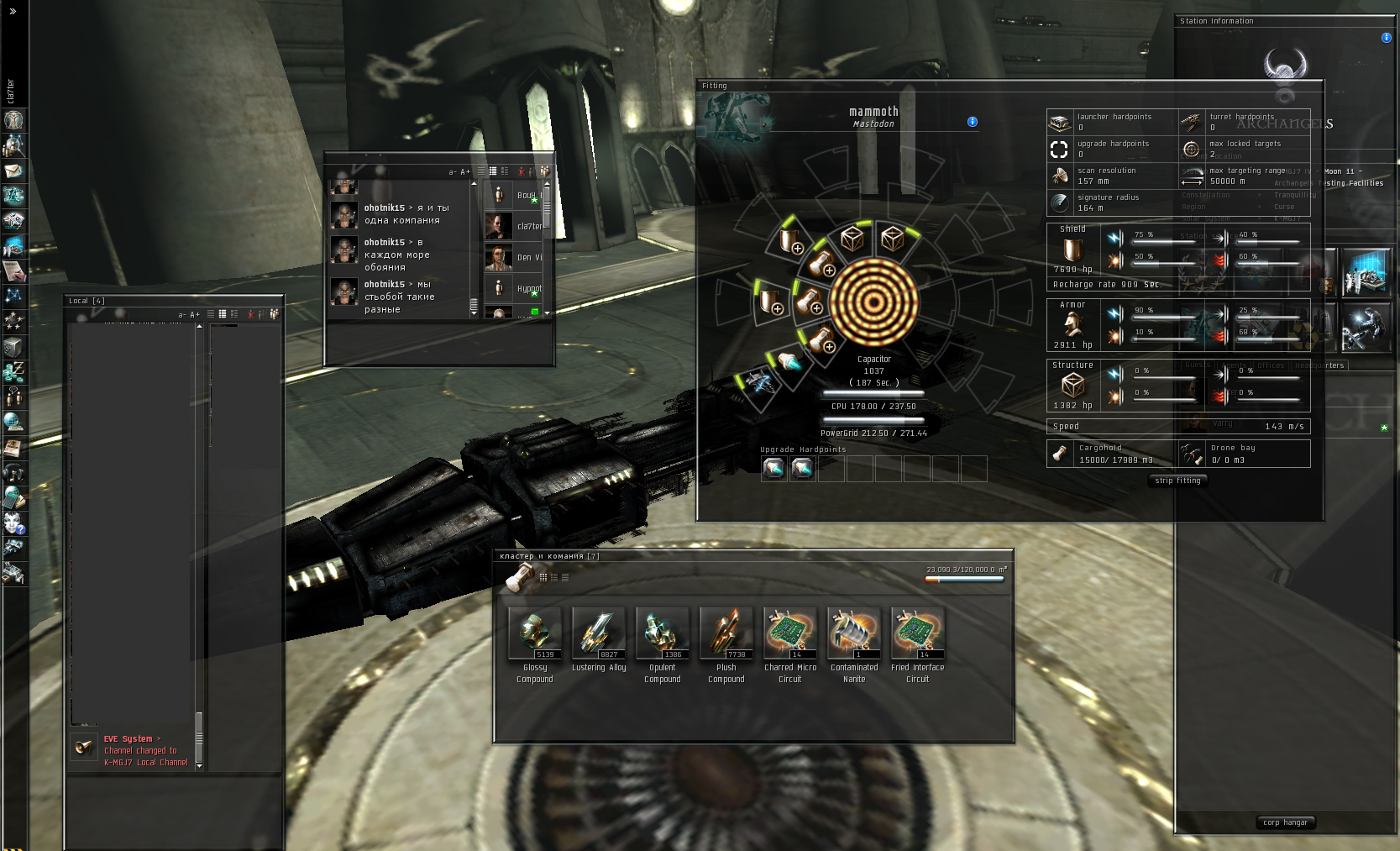The height and width of the screenshot is (851, 1400).
Task: Pick the Opulent Compound stack
Action: tap(663, 634)
